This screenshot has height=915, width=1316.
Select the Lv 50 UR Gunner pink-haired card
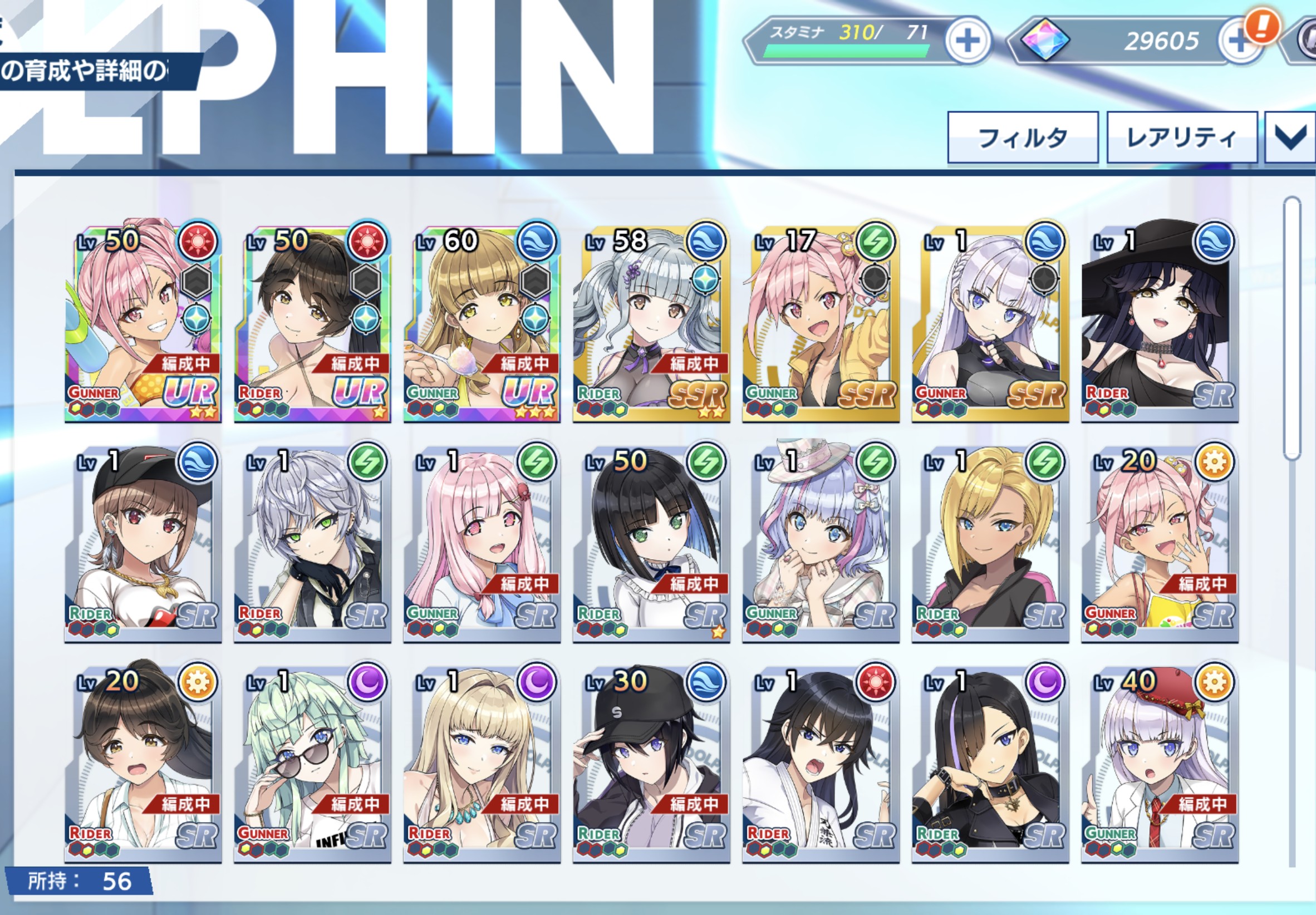(142, 321)
